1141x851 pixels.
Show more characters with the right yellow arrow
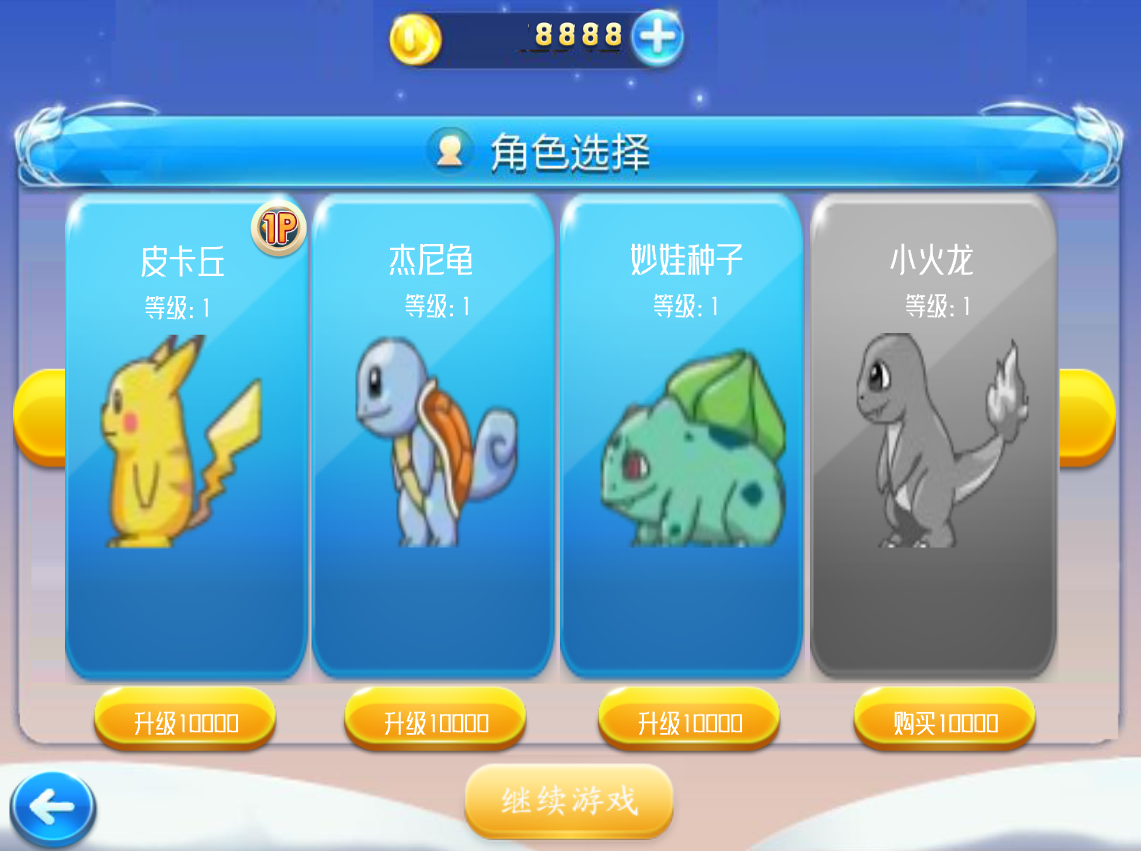1088,417
